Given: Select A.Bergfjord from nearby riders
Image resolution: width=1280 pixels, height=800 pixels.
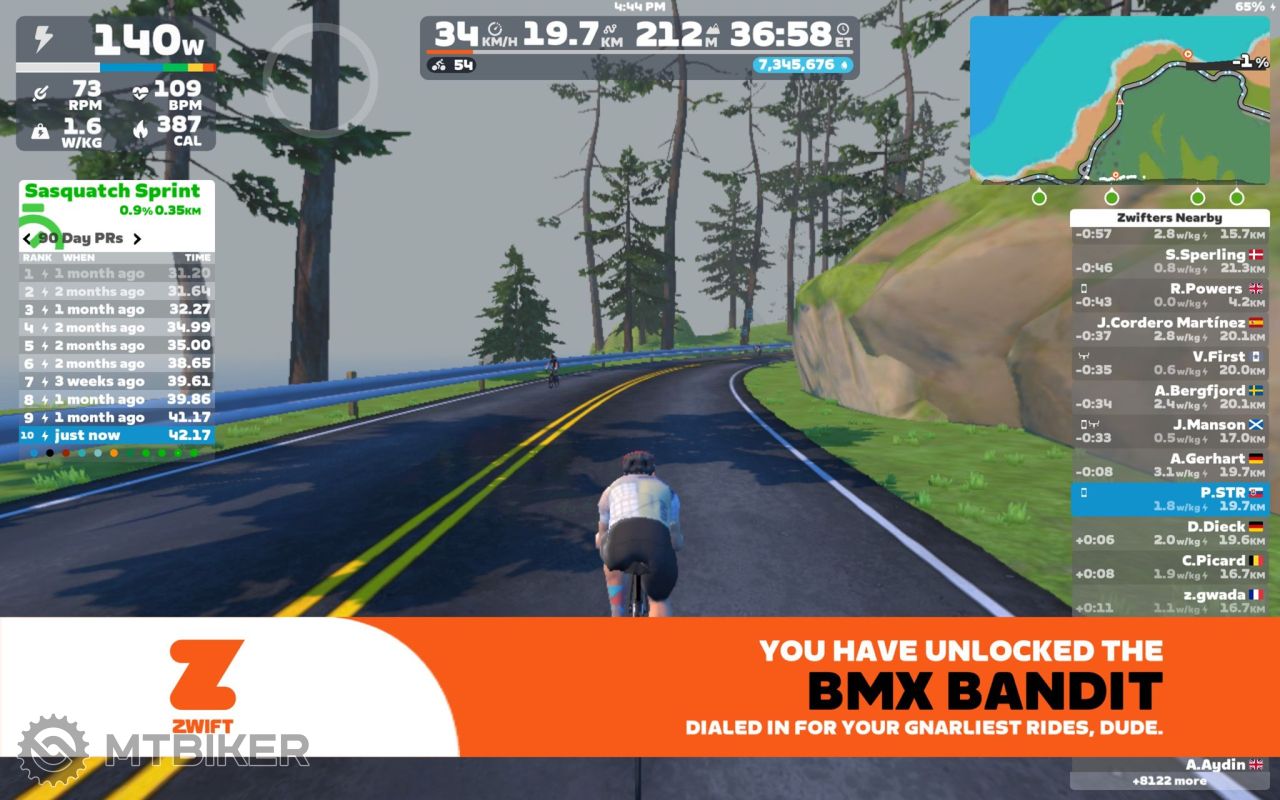Looking at the screenshot, I should [x=1168, y=397].
